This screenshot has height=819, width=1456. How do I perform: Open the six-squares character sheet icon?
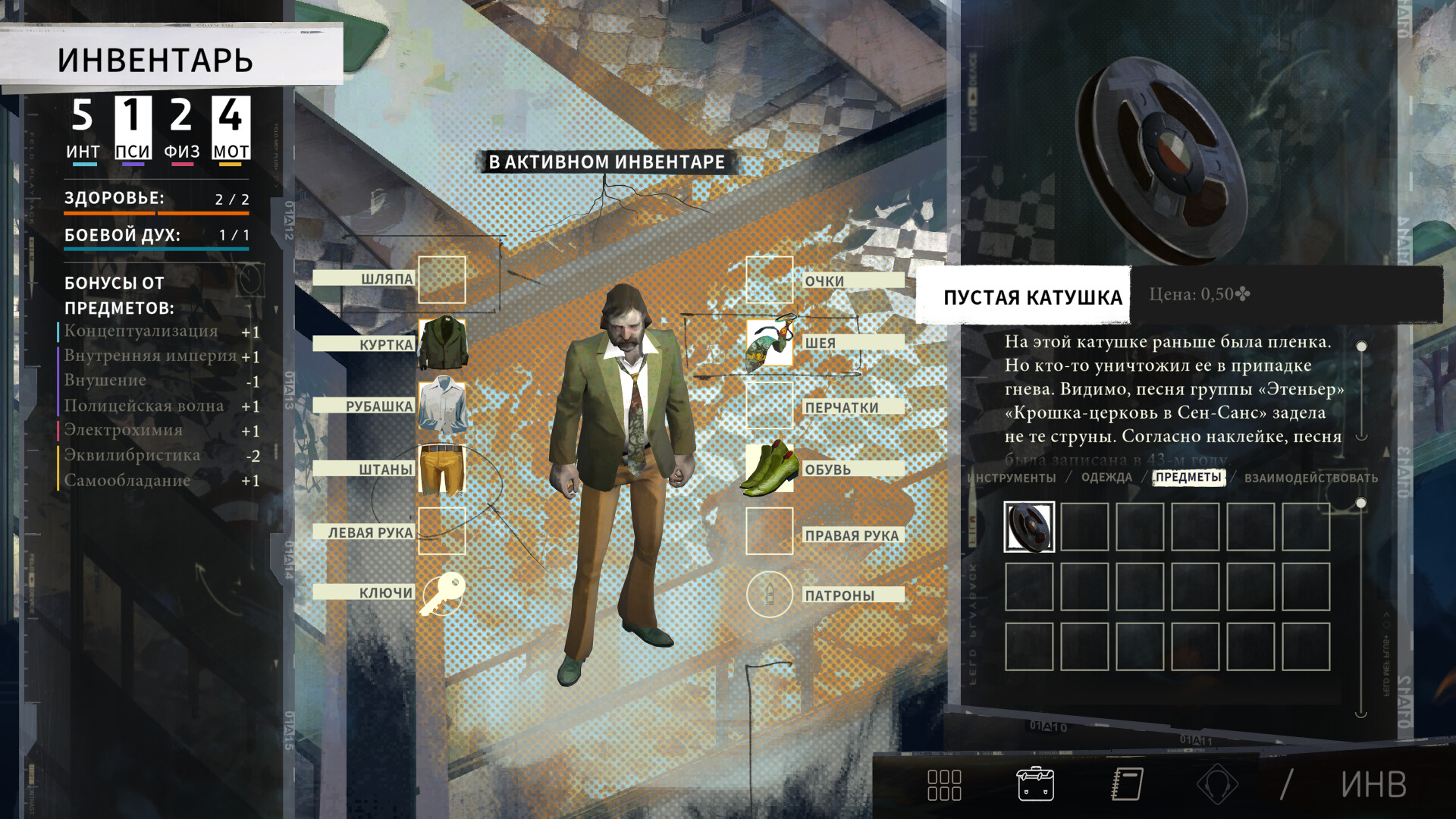944,785
